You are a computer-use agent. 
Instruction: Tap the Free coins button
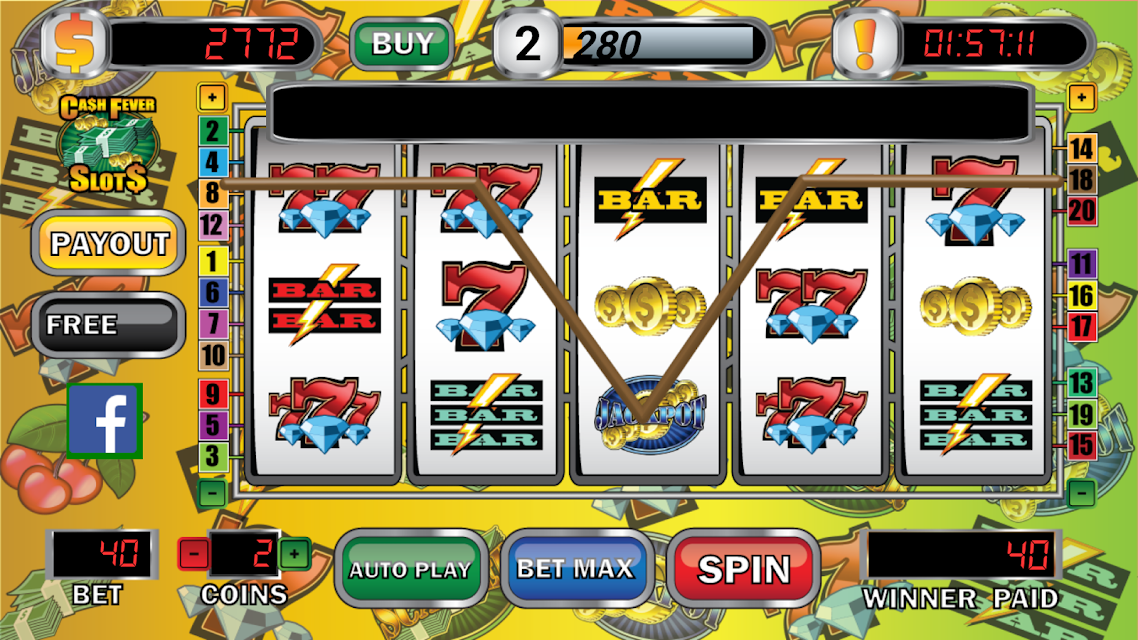108,324
